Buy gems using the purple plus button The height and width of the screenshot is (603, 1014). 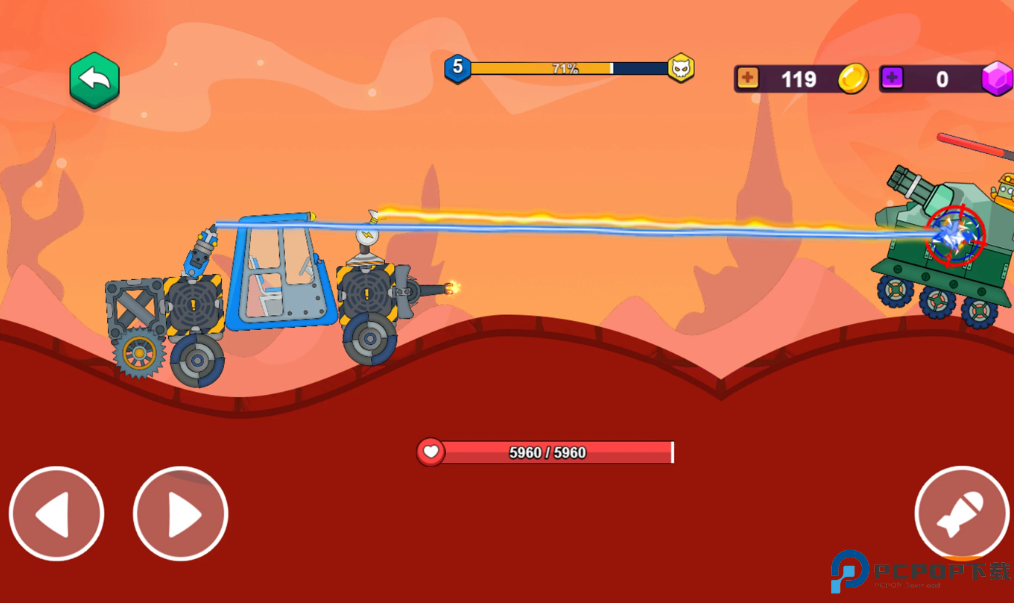click(892, 79)
